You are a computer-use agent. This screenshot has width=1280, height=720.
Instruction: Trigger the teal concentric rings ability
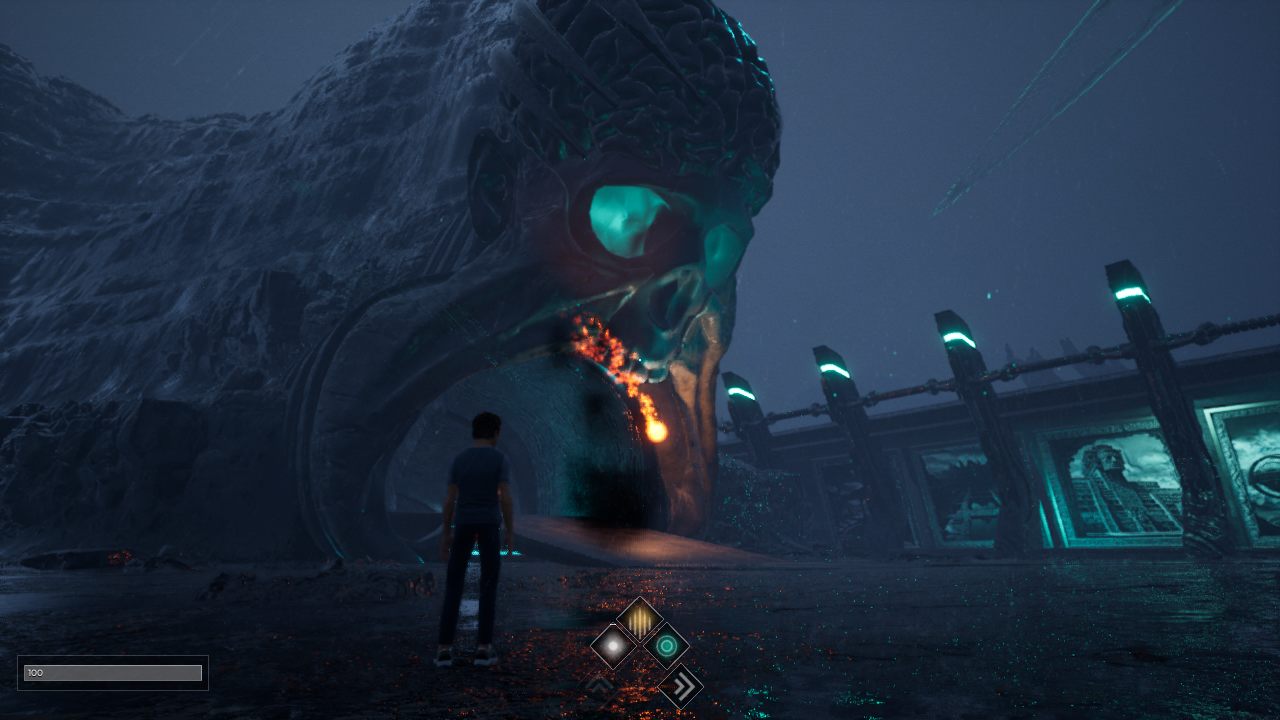click(665, 646)
